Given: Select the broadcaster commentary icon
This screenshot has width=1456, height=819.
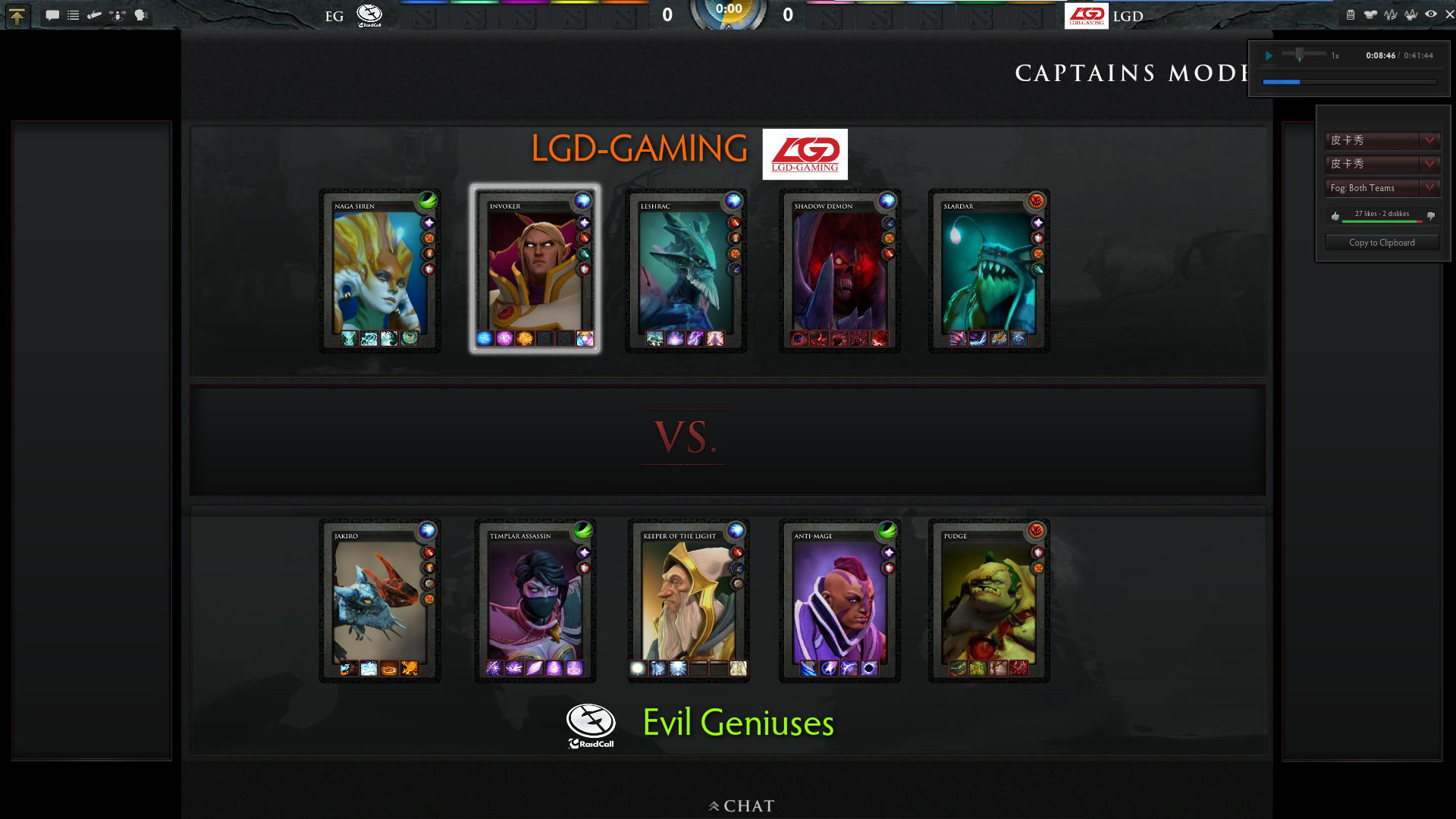Looking at the screenshot, I should [94, 14].
